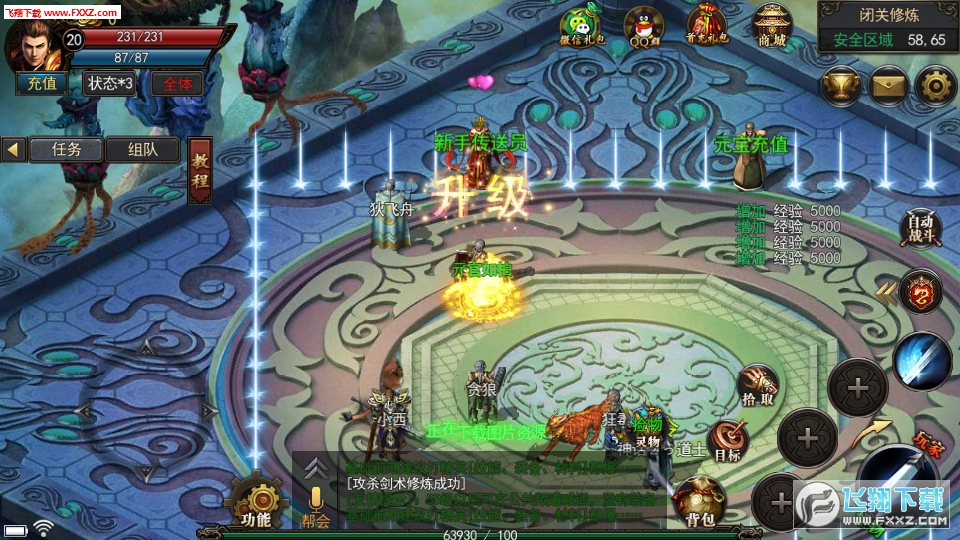960x540 pixels.
Task: Claim the 首充礼包 first-recharge gift bag
Action: pos(706,28)
